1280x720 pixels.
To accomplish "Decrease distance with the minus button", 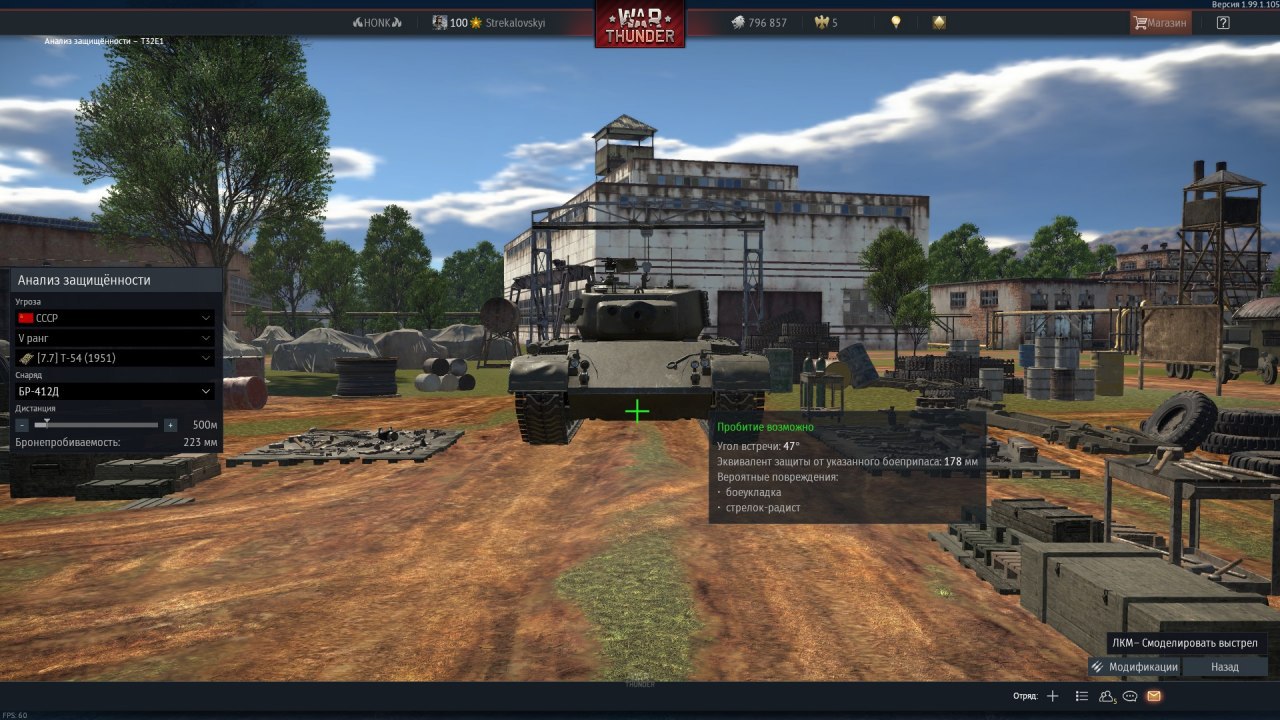I will tap(22, 425).
